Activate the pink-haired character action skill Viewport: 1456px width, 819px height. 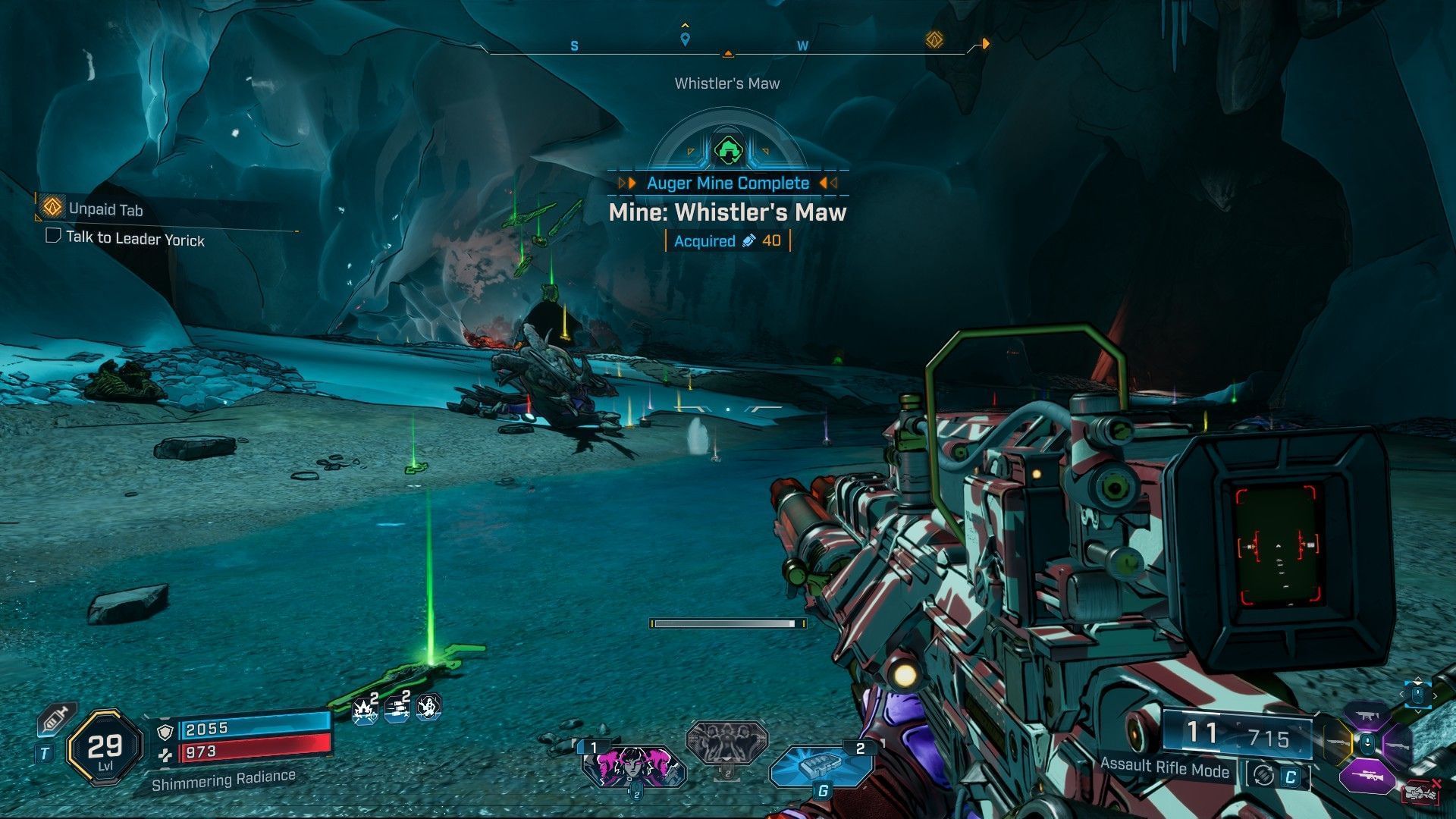(x=633, y=766)
